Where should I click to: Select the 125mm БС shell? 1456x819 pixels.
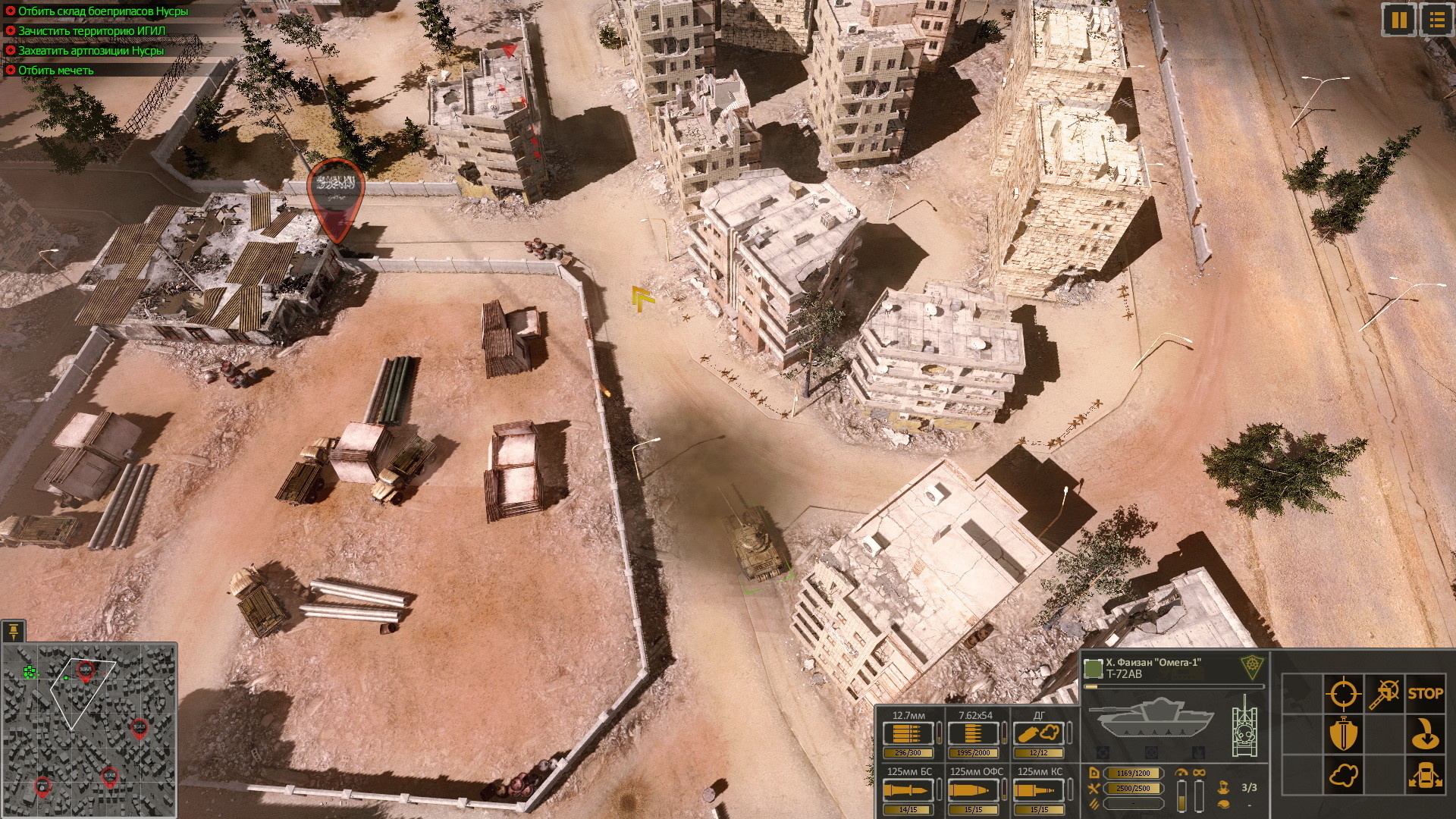point(908,790)
